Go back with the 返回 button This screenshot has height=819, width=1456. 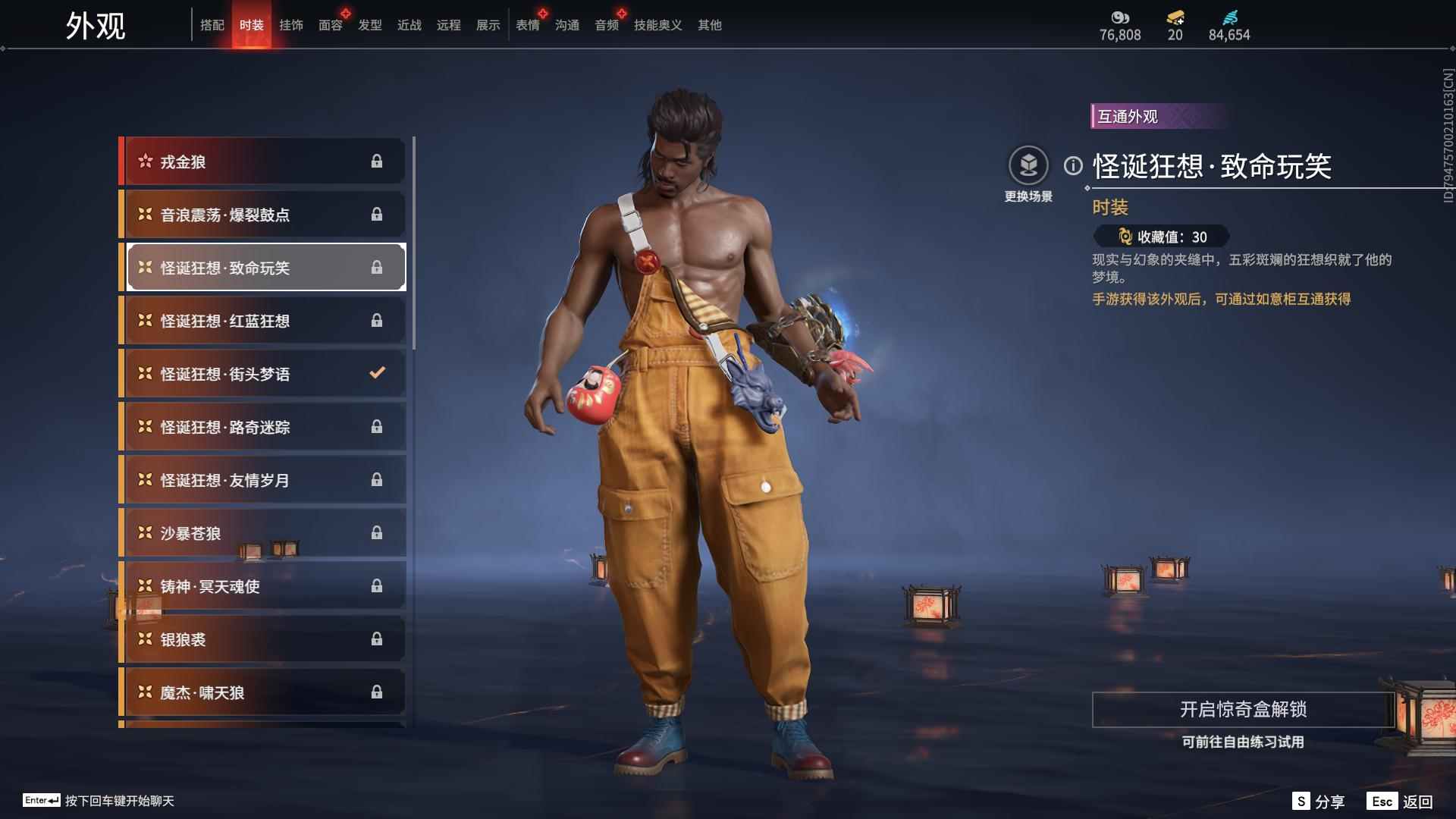[x=1401, y=802]
